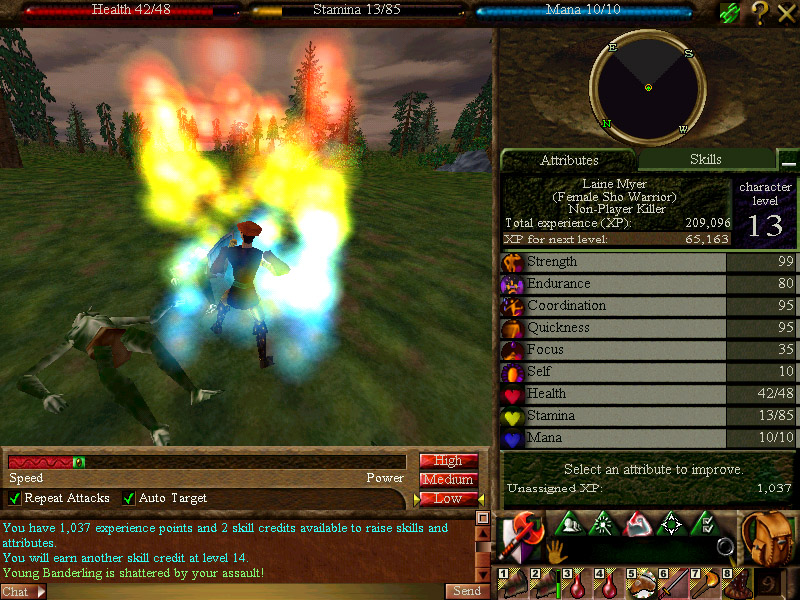The width and height of the screenshot is (800, 600).
Task: Switch to the Skills tab
Action: coord(705,159)
